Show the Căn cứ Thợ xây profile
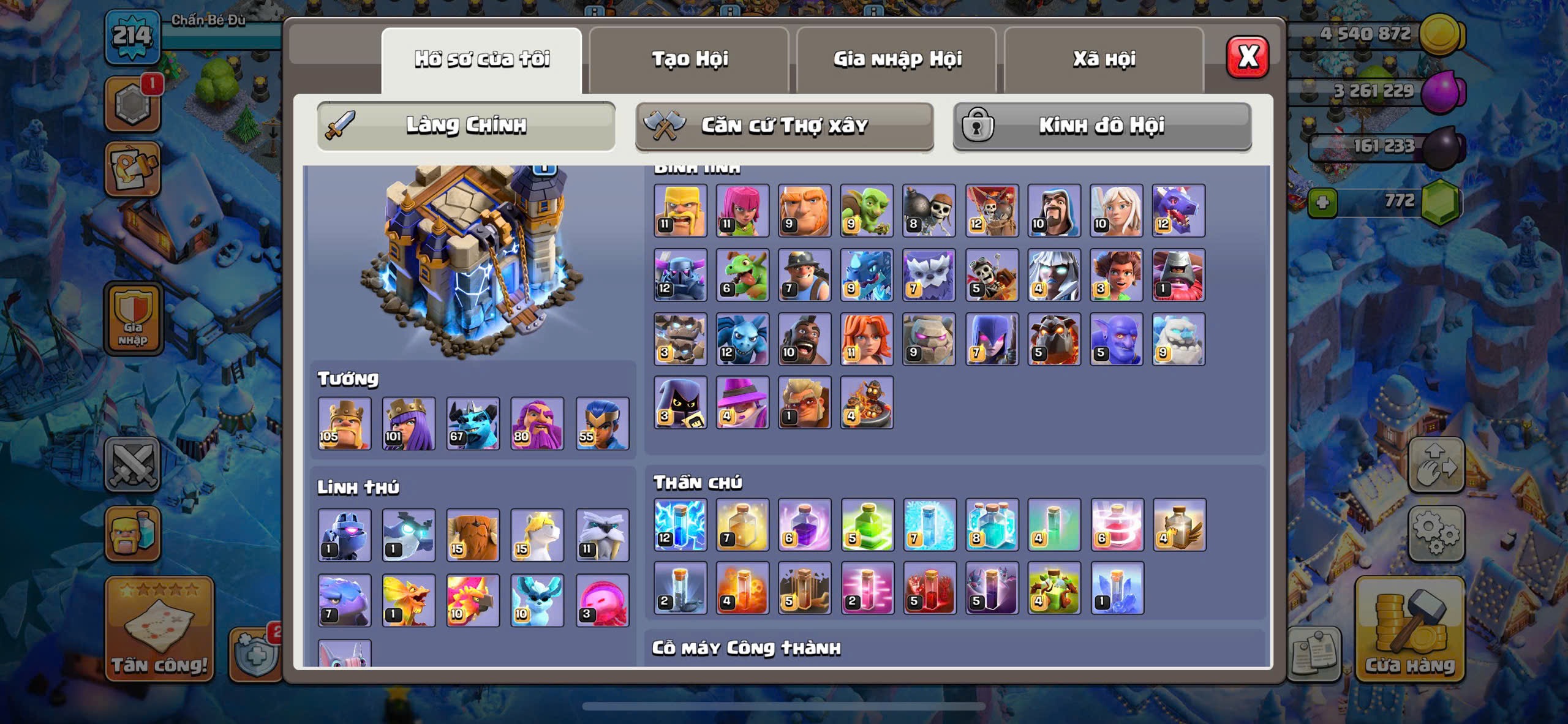Image resolution: width=1568 pixels, height=724 pixels. click(784, 126)
